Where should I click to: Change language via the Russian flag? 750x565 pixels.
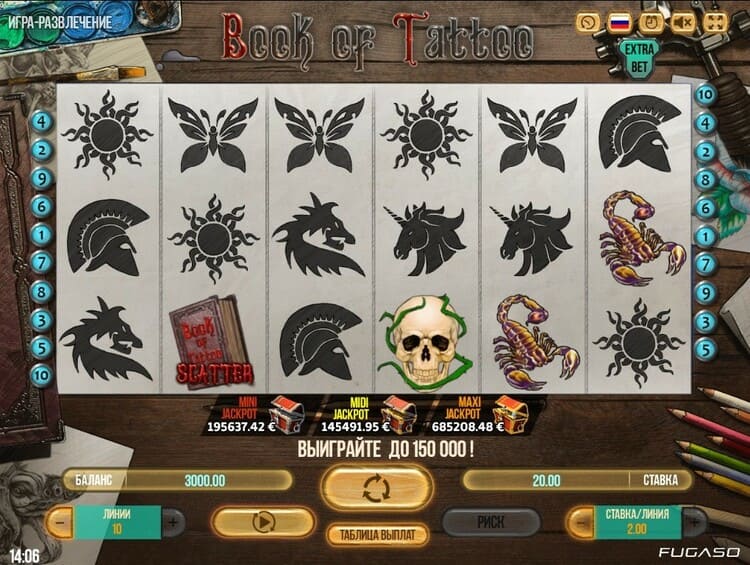point(620,21)
